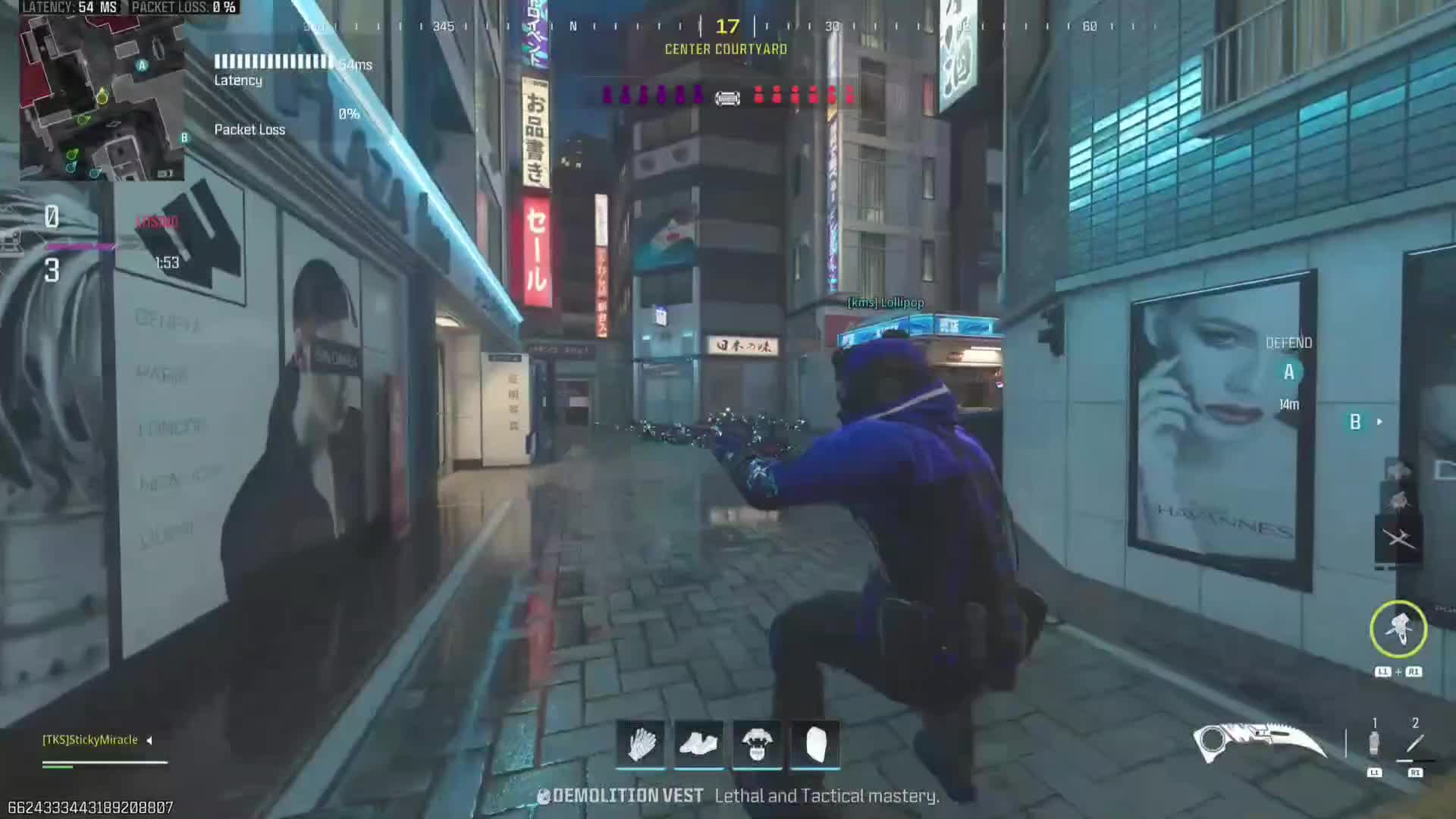The height and width of the screenshot is (819, 1456).
Task: Choose the white plate gear slot
Action: (815, 743)
